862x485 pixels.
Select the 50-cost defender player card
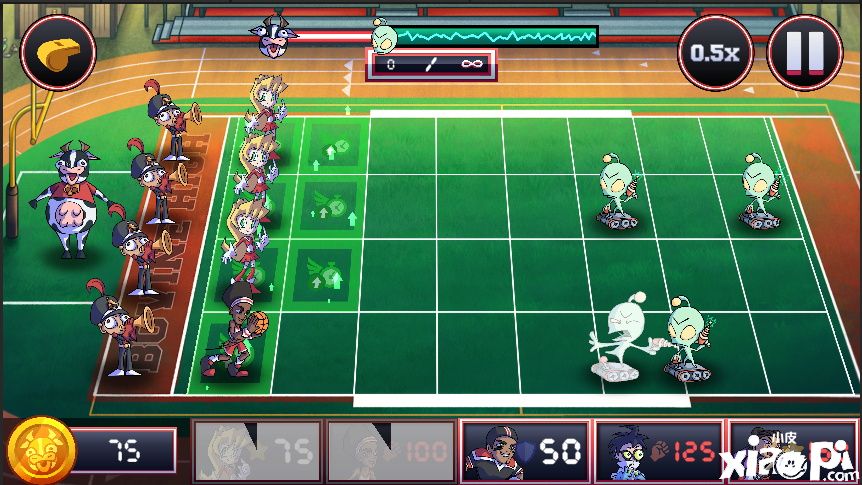coord(524,451)
